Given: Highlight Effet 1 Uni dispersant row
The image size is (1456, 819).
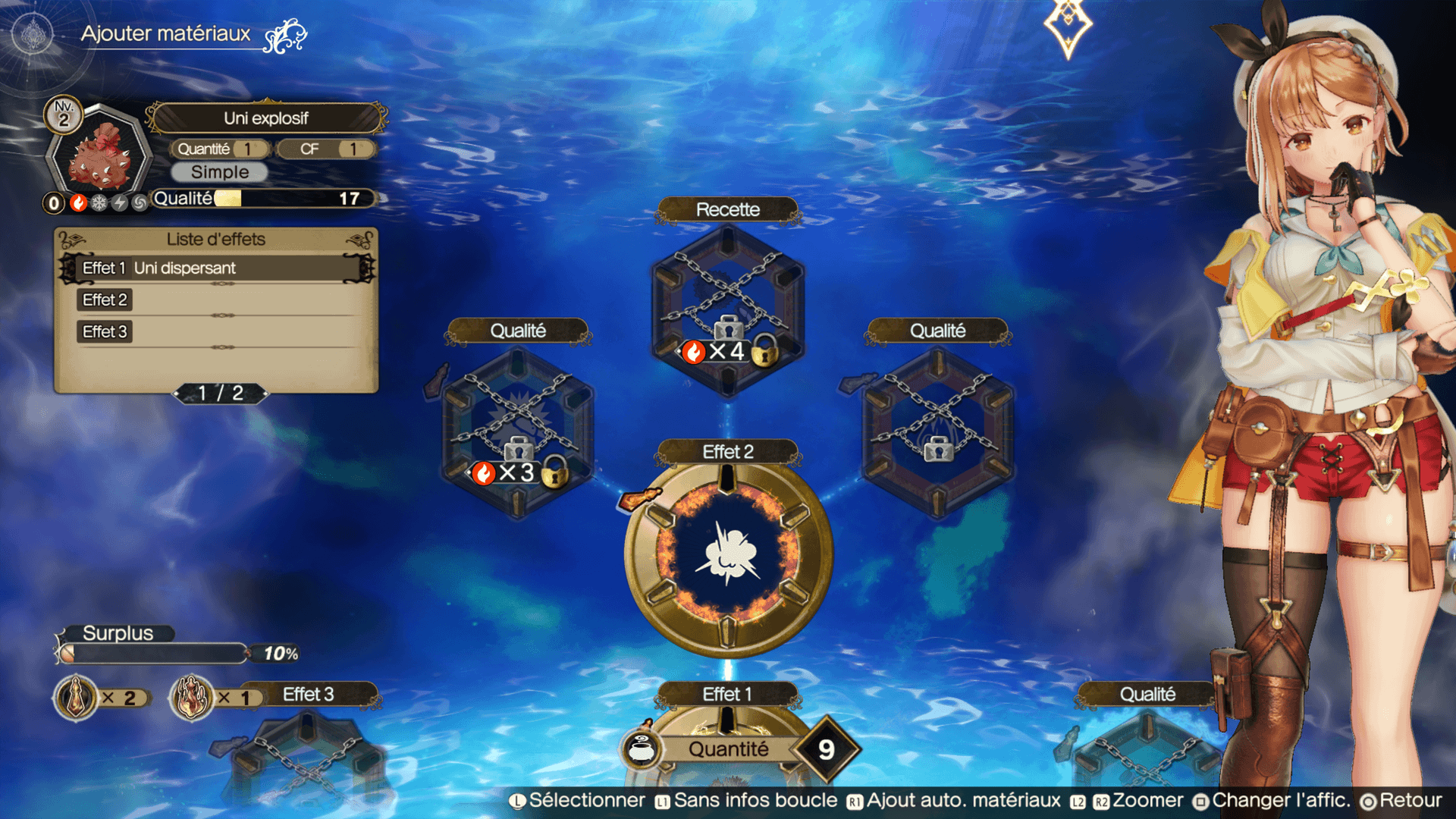Looking at the screenshot, I should point(217,268).
